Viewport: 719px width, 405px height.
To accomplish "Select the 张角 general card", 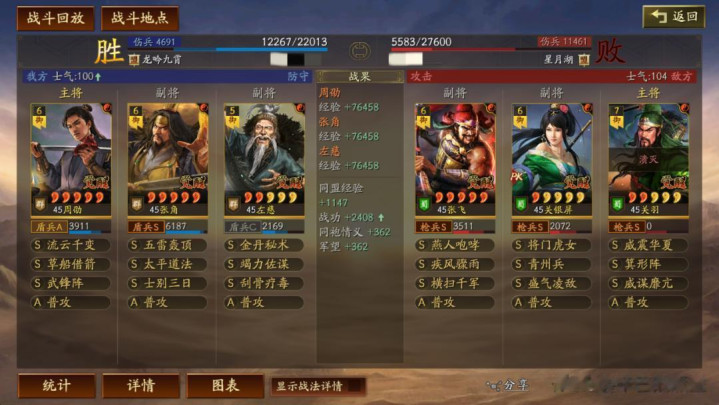I will 167,153.
